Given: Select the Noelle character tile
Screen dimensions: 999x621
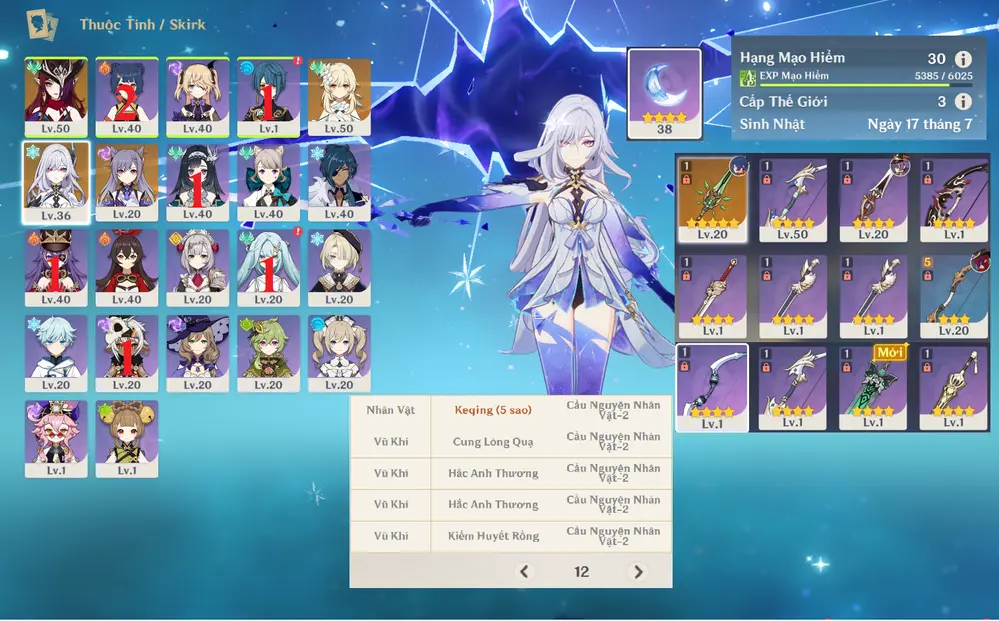Looking at the screenshot, I should click(x=197, y=267).
